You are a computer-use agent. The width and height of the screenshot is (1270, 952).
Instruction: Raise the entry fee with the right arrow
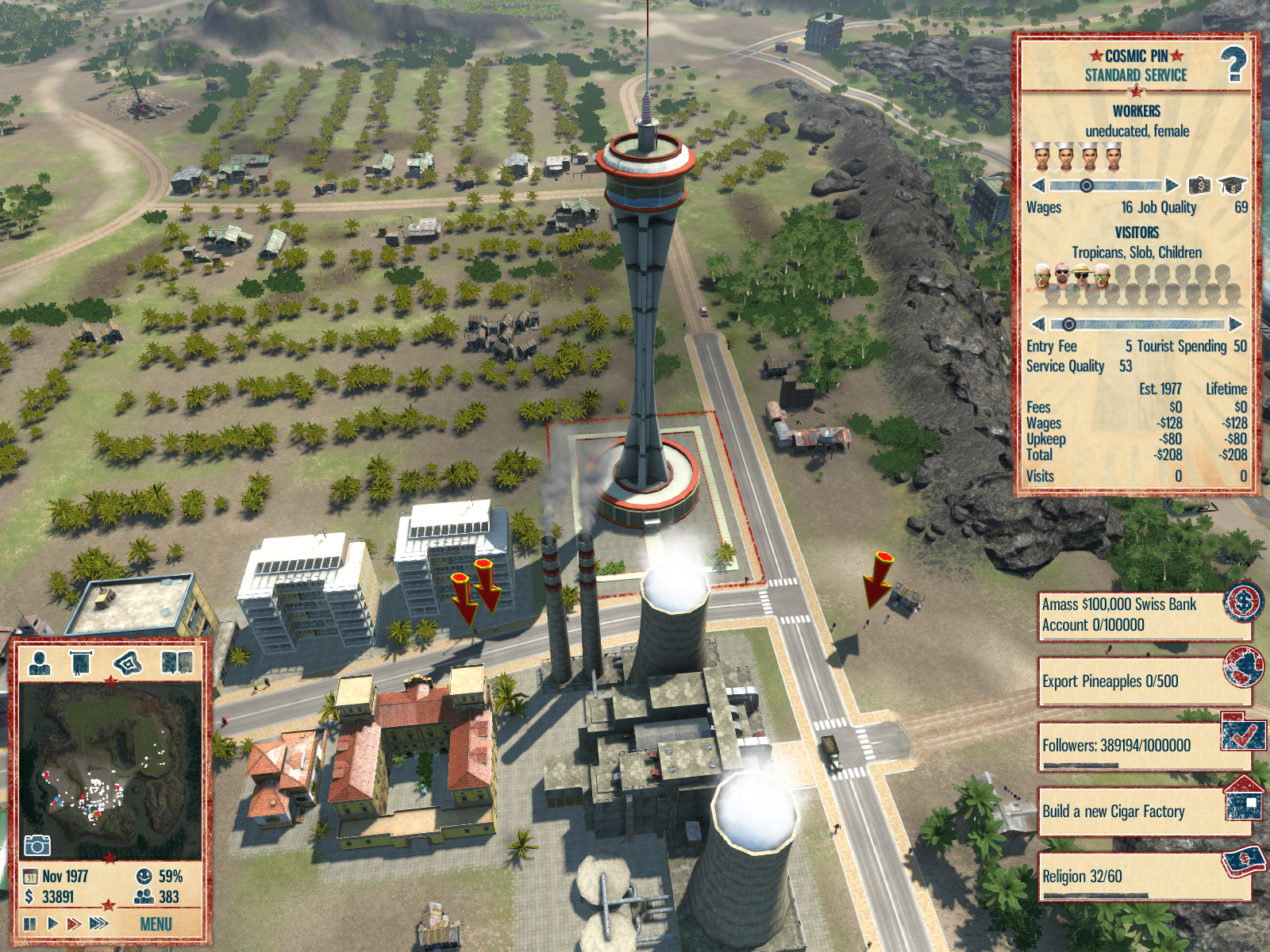click(x=1235, y=324)
